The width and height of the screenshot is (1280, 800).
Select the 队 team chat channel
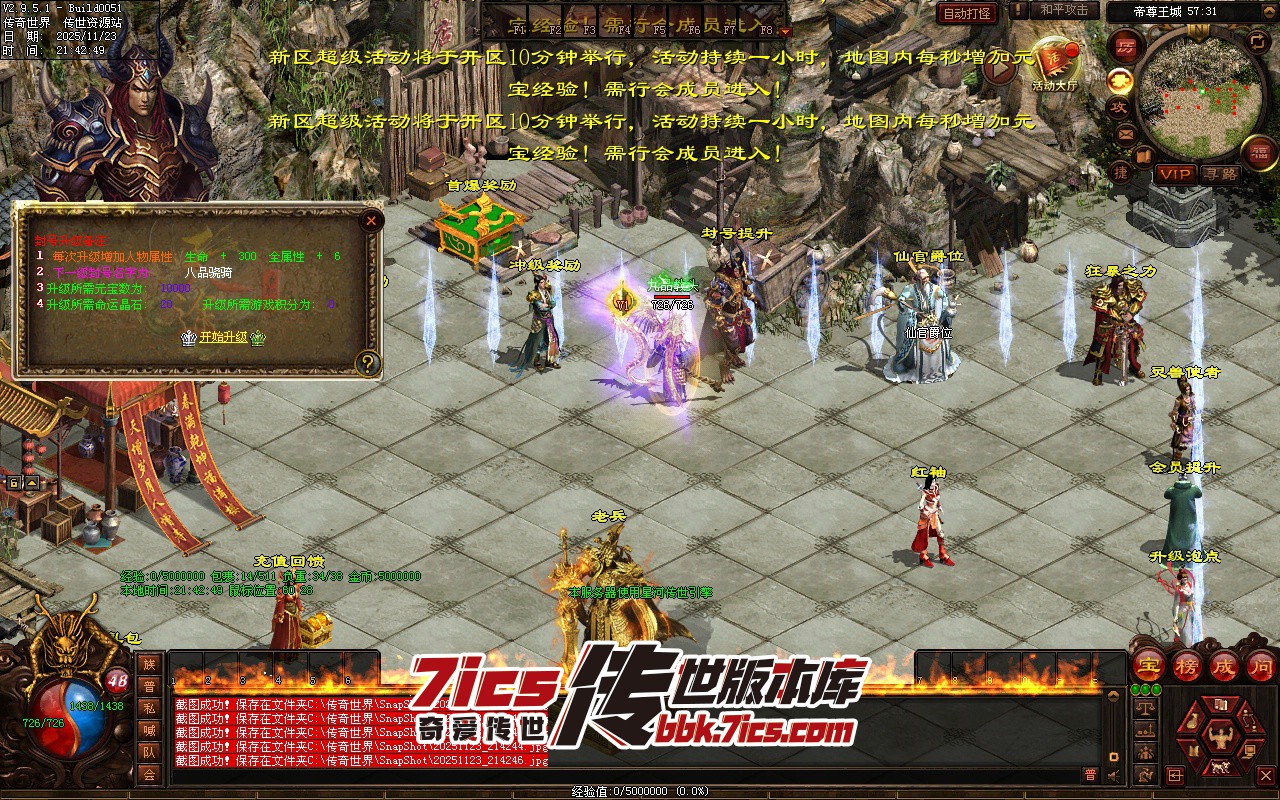(x=149, y=752)
